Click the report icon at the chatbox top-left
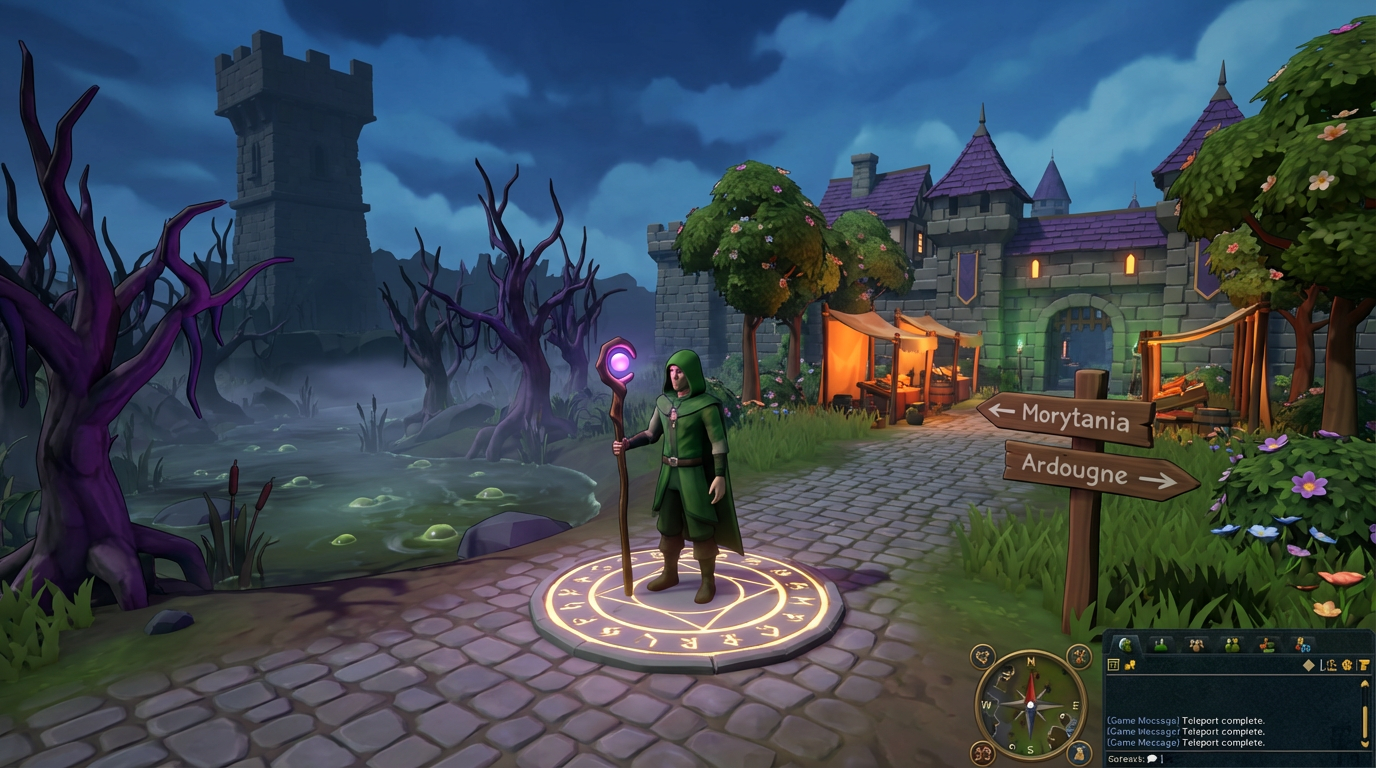Image resolution: width=1376 pixels, height=768 pixels. pyautogui.click(x=1113, y=664)
